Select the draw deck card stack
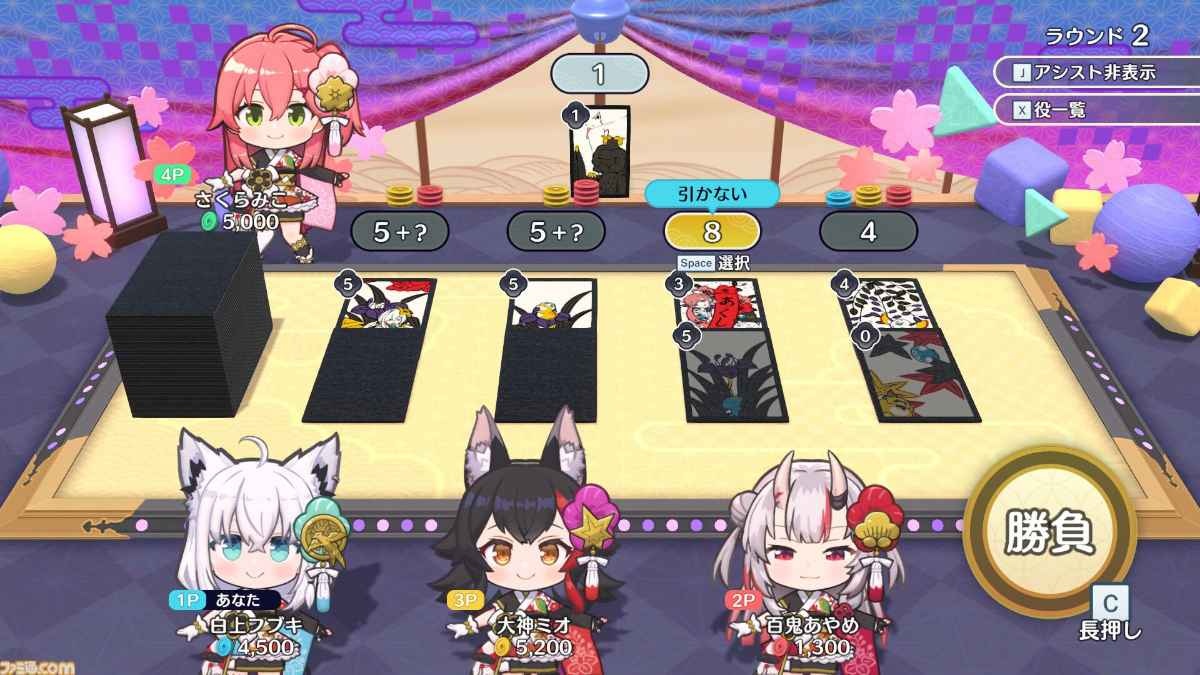Viewport: 1200px width, 675px height. [188, 322]
